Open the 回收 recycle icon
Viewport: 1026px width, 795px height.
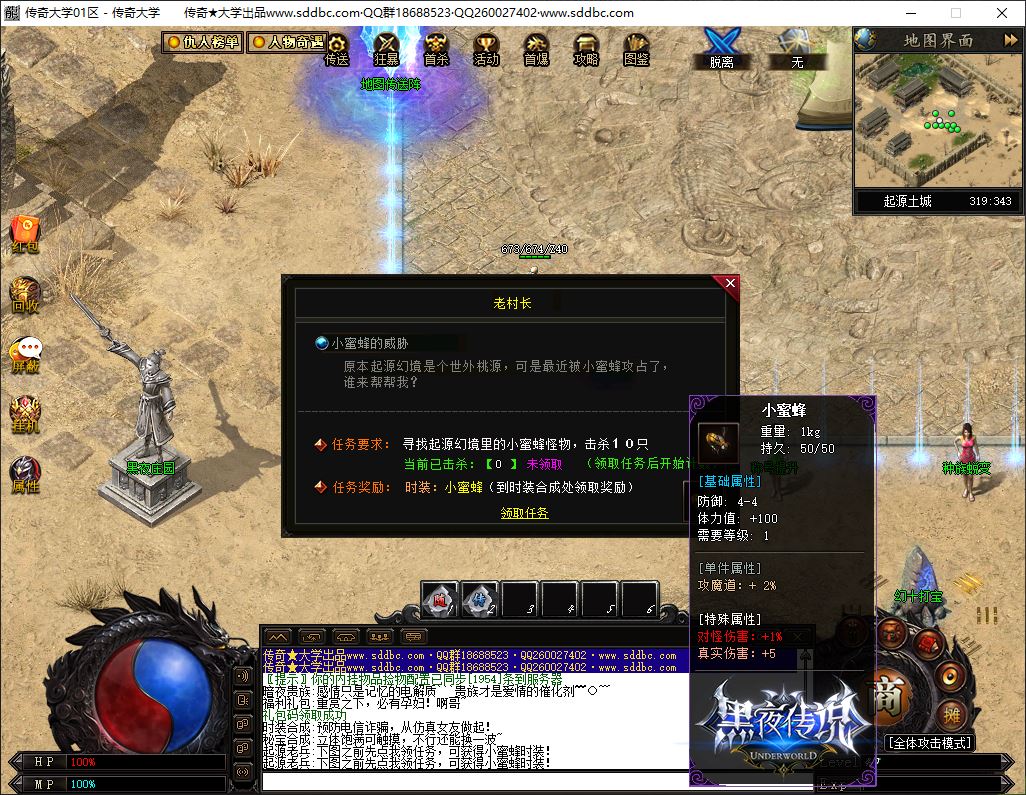point(25,295)
